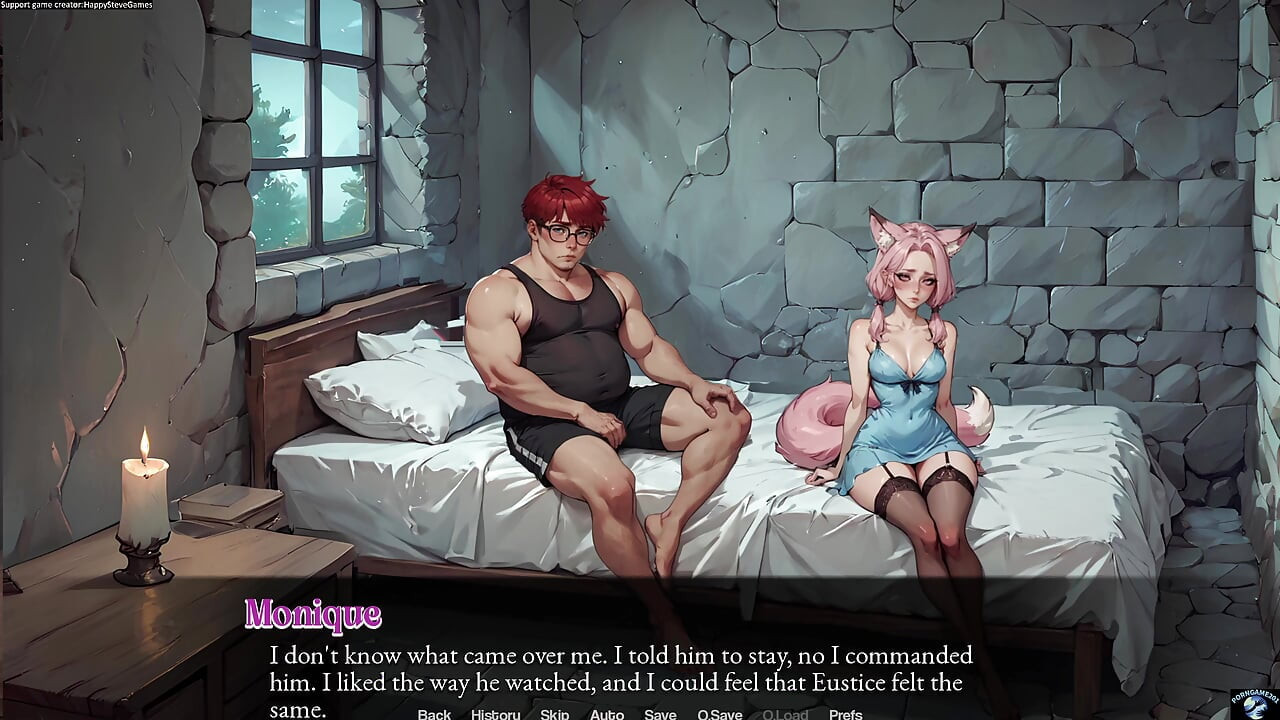
Task: Open the dialogue History log
Action: (x=494, y=714)
